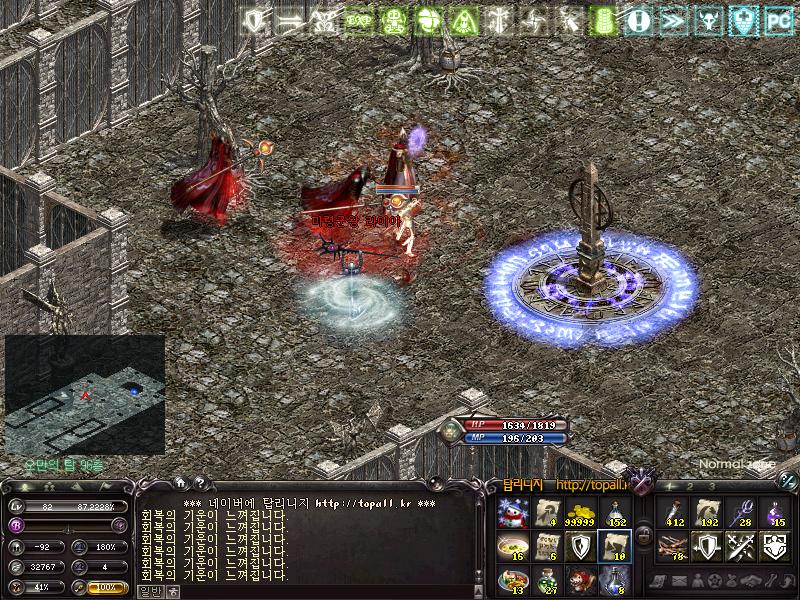Click the PC icon in the top bar
The width and height of the screenshot is (800, 600).
pyautogui.click(x=778, y=19)
